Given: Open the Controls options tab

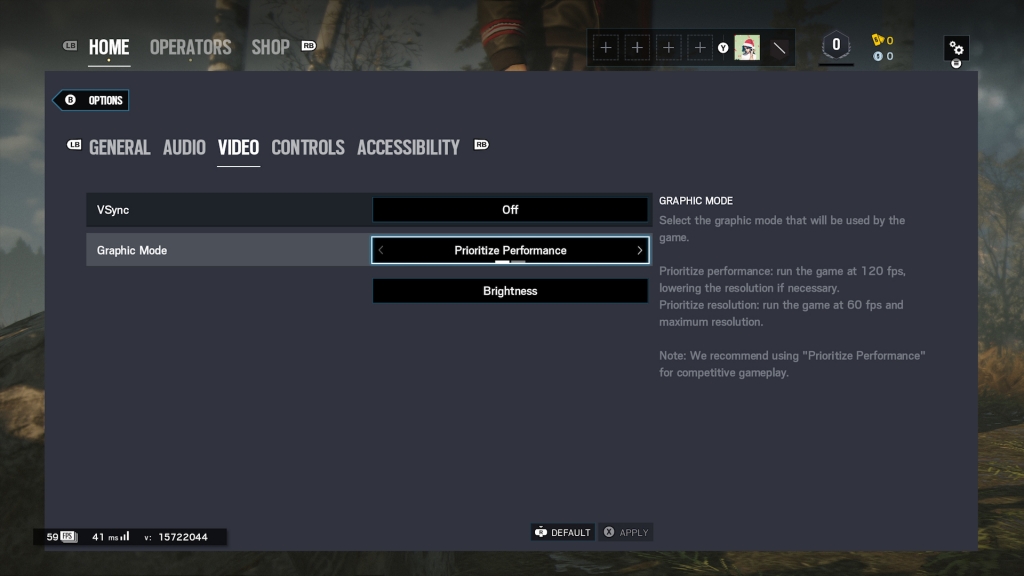Looking at the screenshot, I should [308, 147].
